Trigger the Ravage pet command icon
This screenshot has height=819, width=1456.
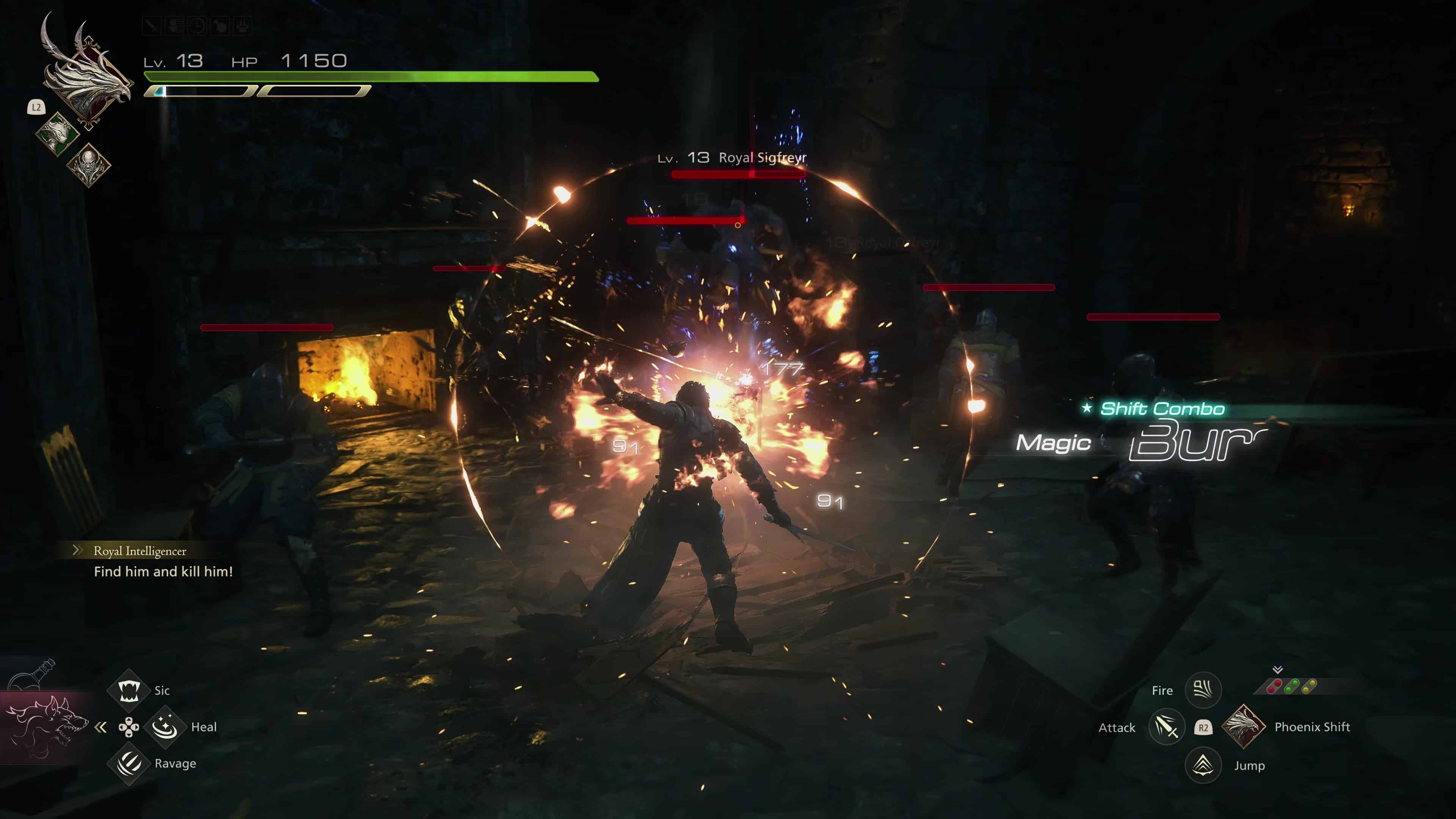tap(129, 764)
